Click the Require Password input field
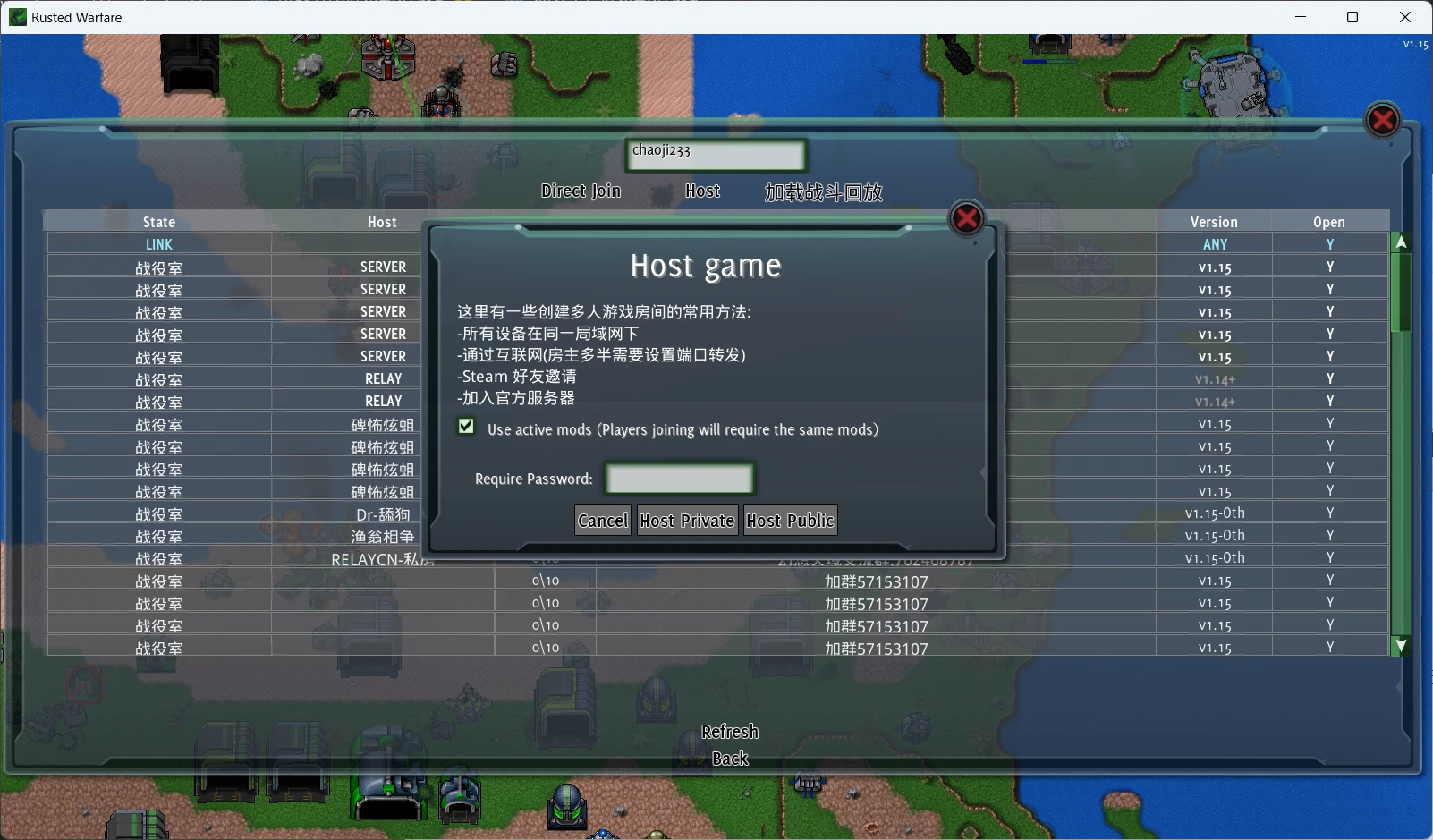The width and height of the screenshot is (1433, 840). click(x=679, y=479)
